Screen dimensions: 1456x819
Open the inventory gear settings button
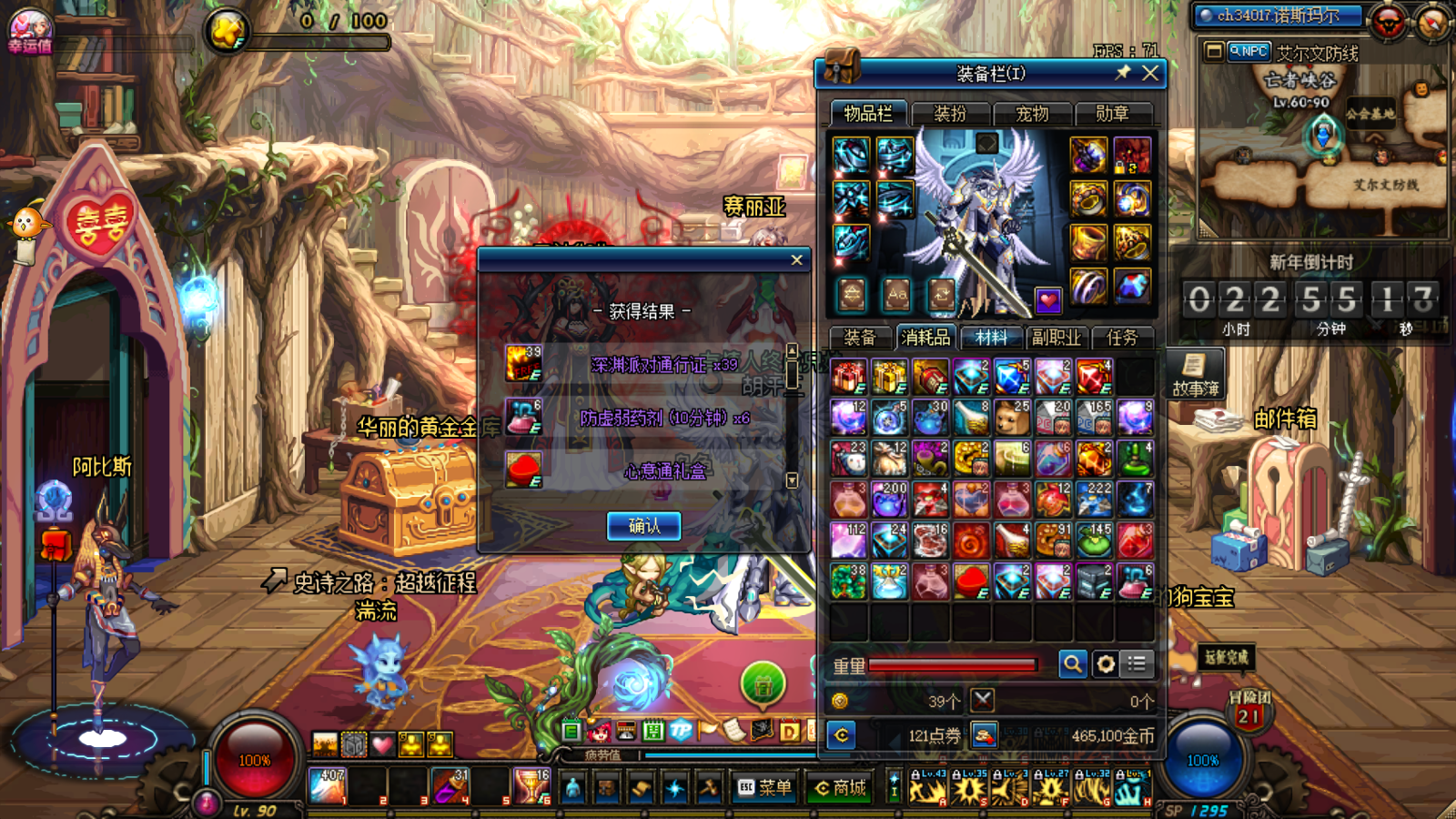click(1106, 664)
